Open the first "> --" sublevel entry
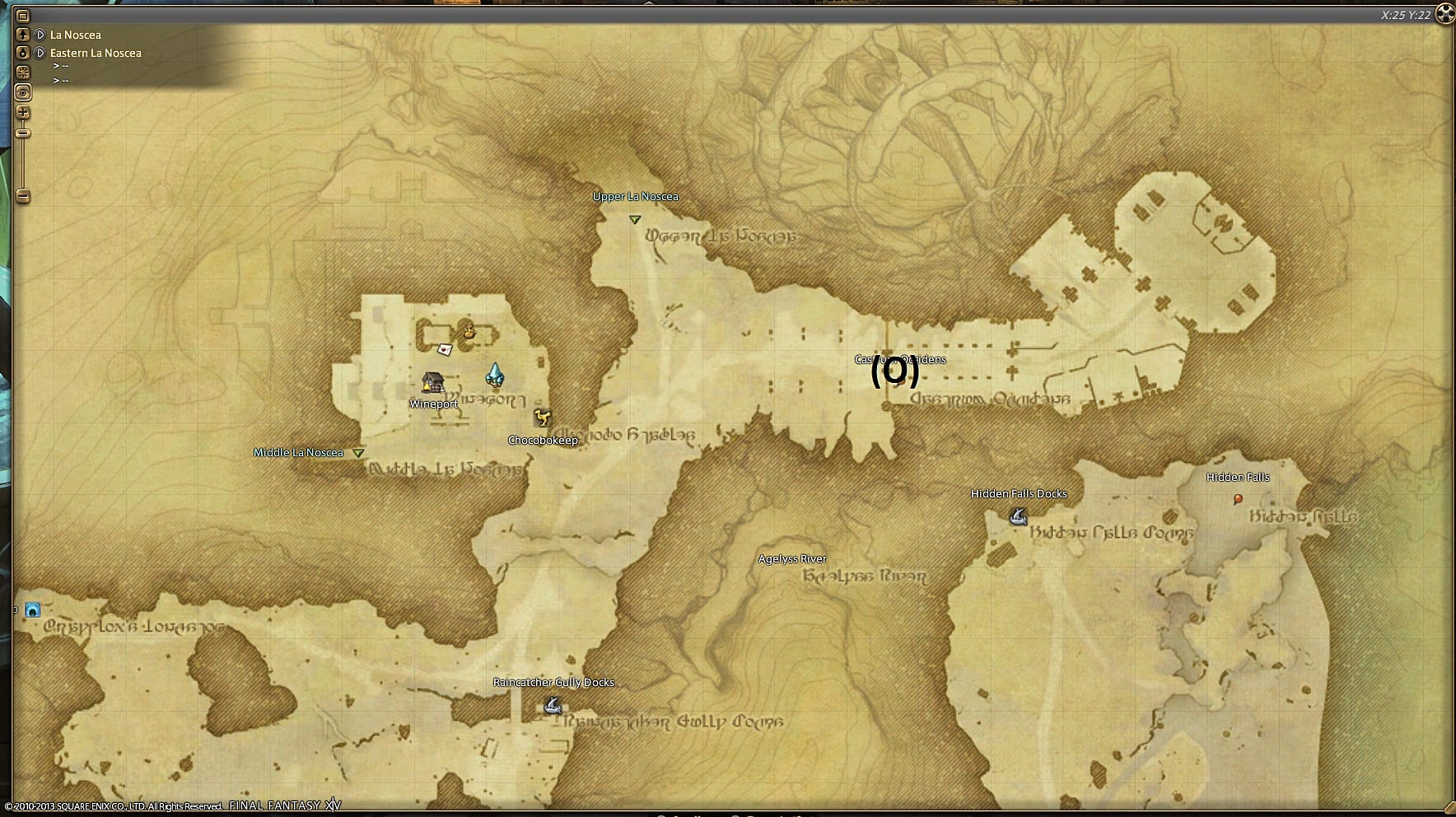The width and height of the screenshot is (1456, 817). (61, 67)
